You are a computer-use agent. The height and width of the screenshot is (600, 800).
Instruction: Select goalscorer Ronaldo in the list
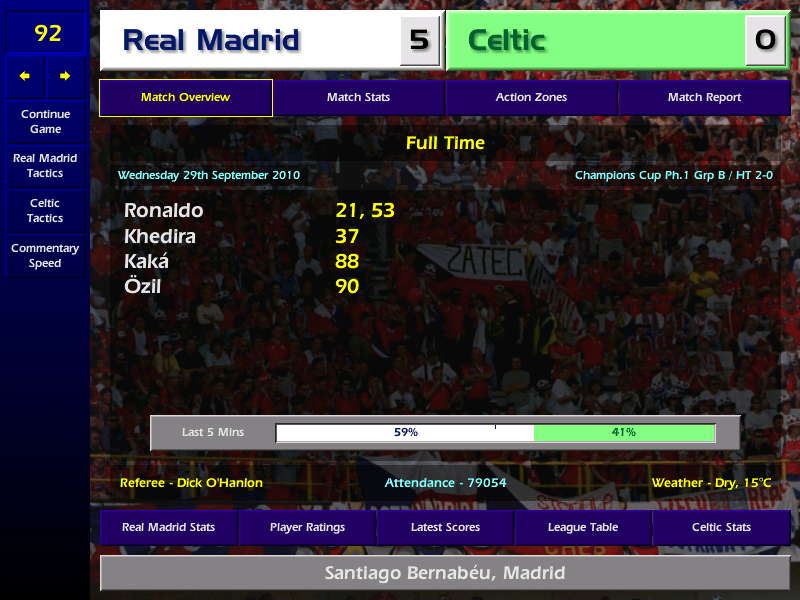(163, 210)
